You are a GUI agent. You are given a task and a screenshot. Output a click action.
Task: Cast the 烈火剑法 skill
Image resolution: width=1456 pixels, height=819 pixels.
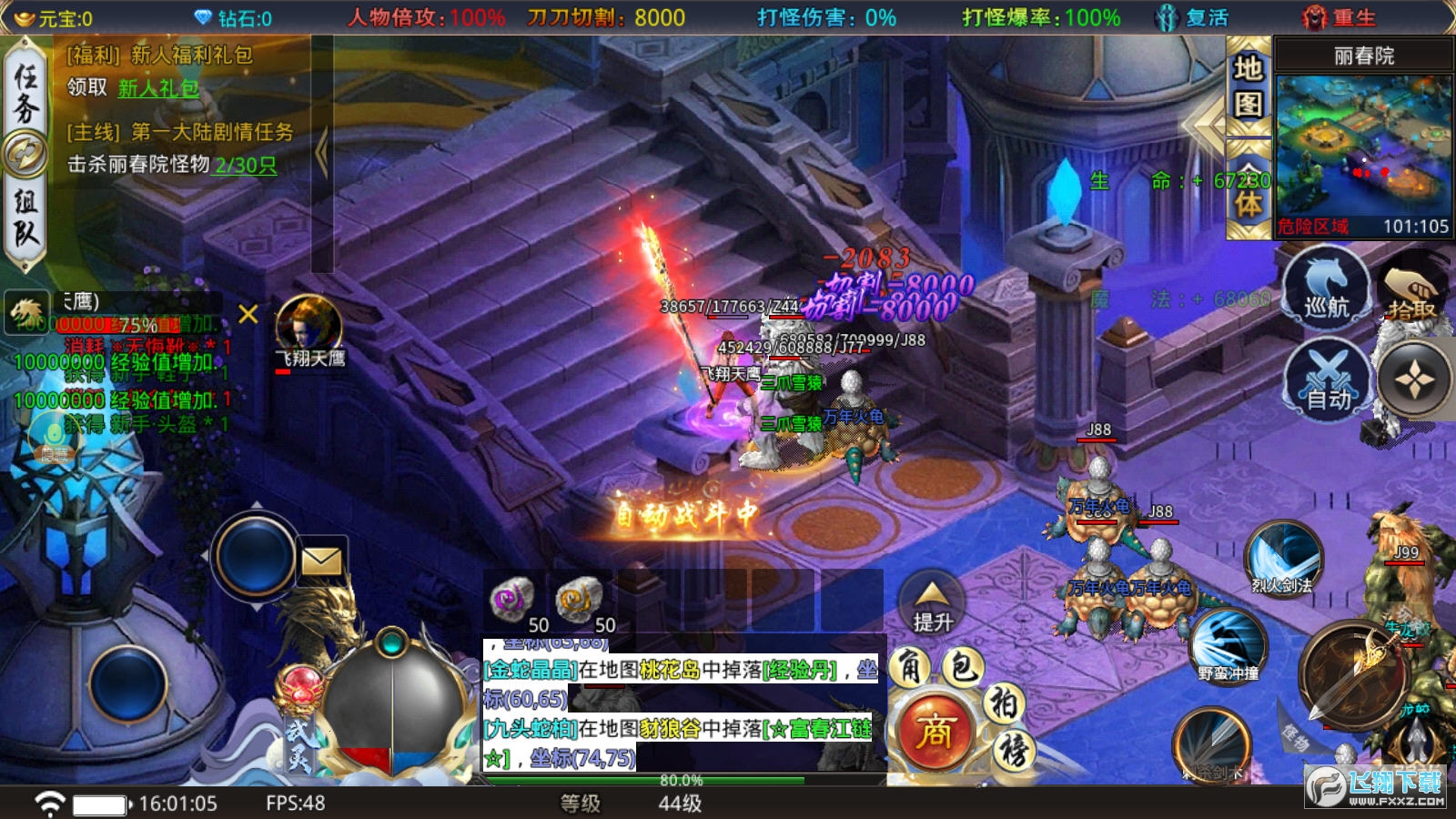click(1283, 557)
